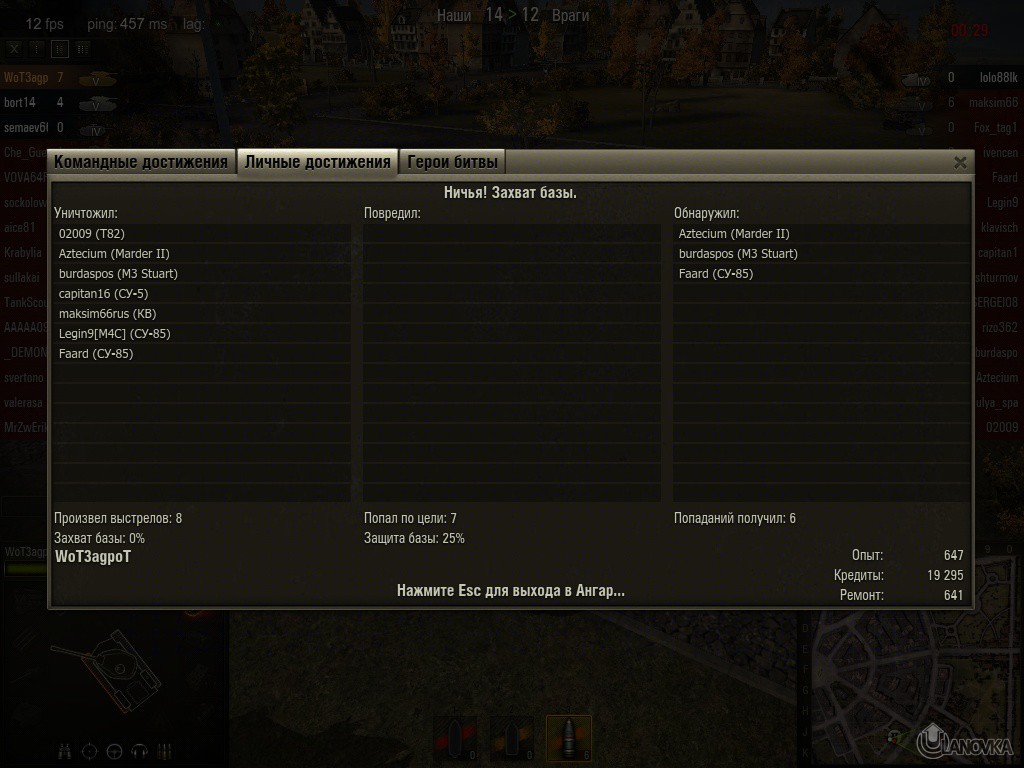This screenshot has height=768, width=1024.
Task: Open the Герои битвы tab
Action: (x=450, y=162)
